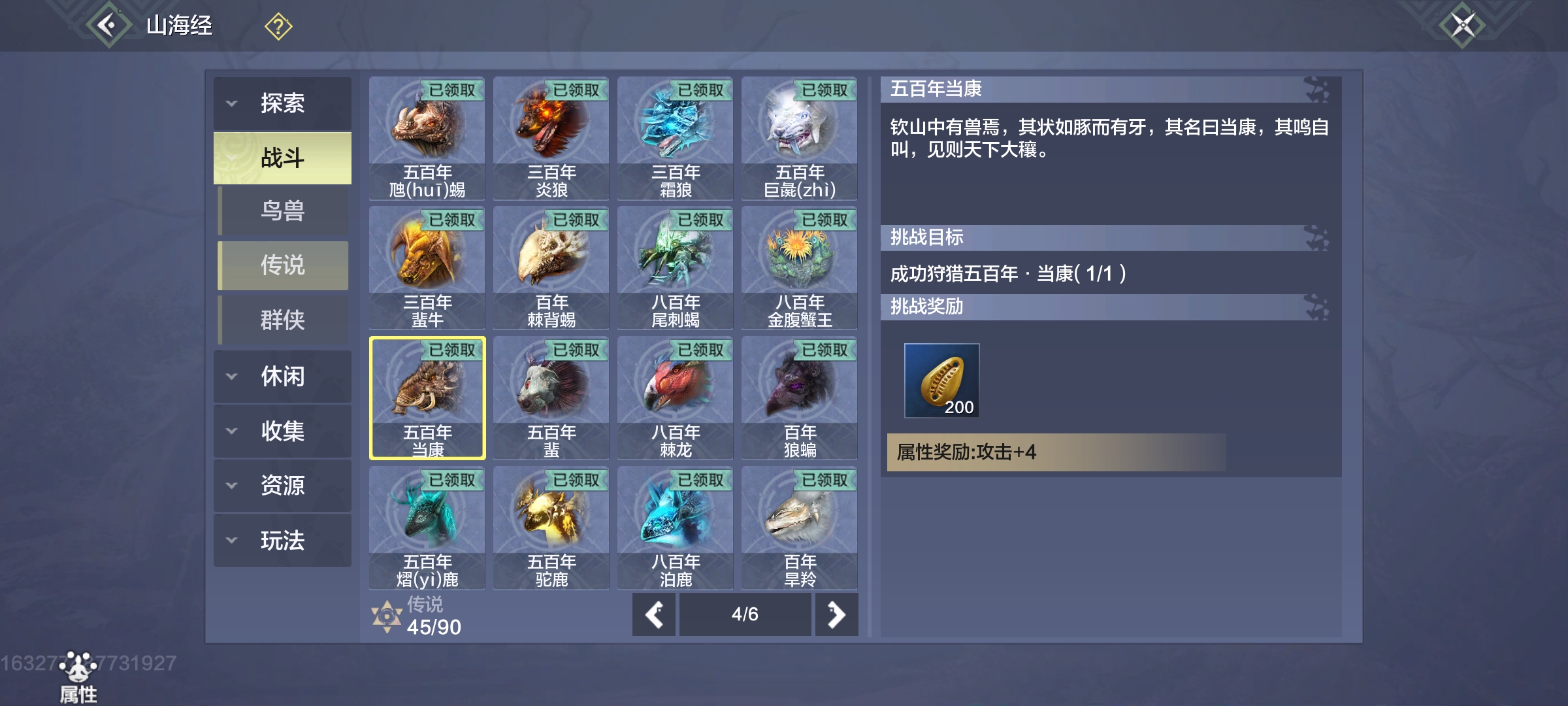
Task: Click the gold reward item showing 200
Action: point(941,381)
